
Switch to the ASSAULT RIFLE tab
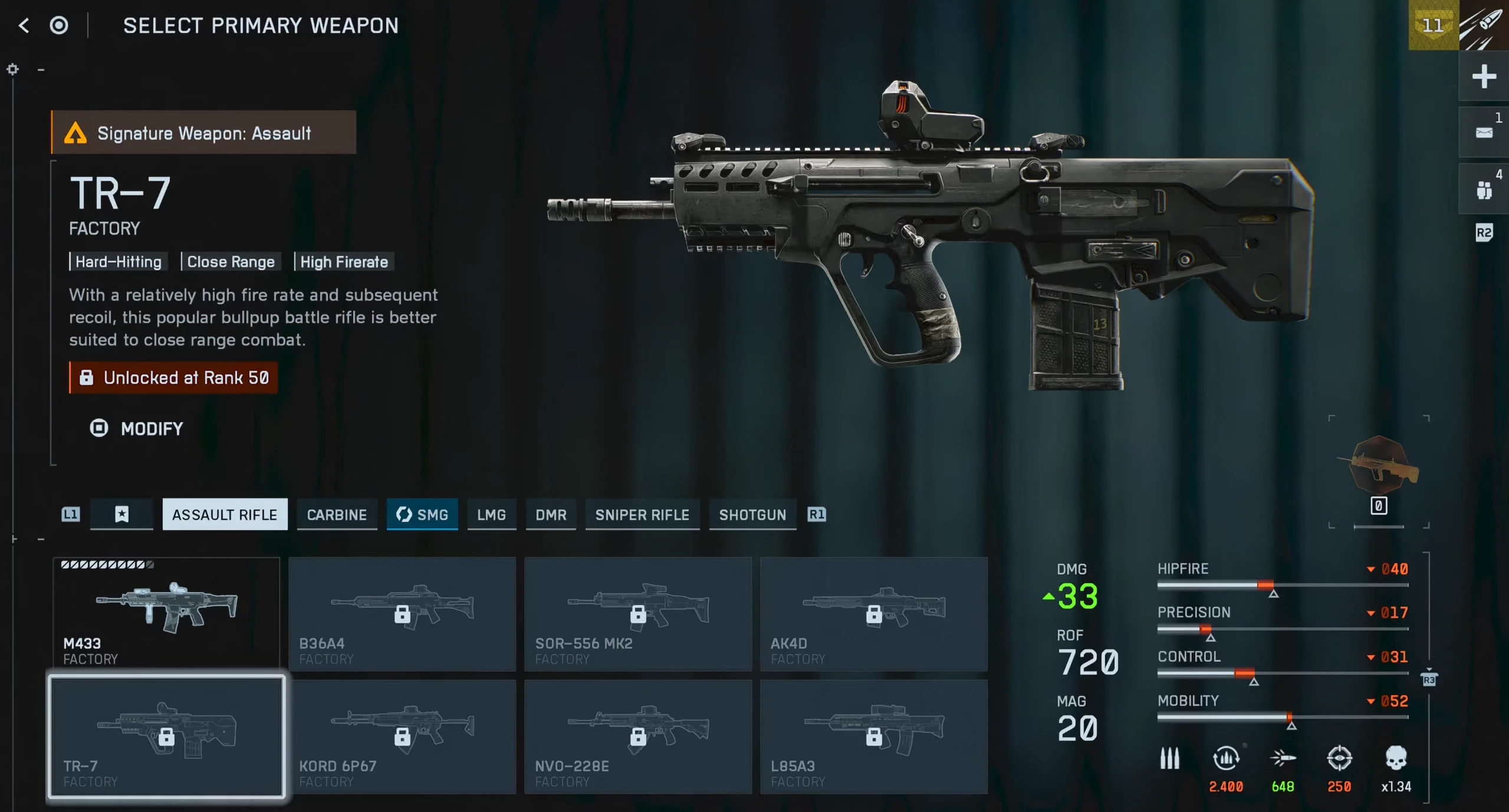click(225, 515)
